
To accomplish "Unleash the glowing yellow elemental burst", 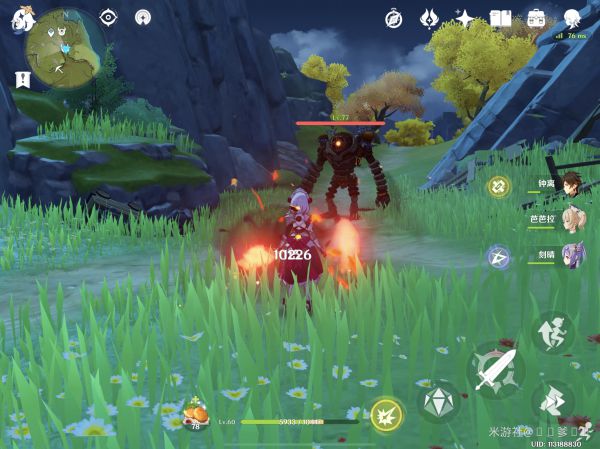I will coord(387,414).
